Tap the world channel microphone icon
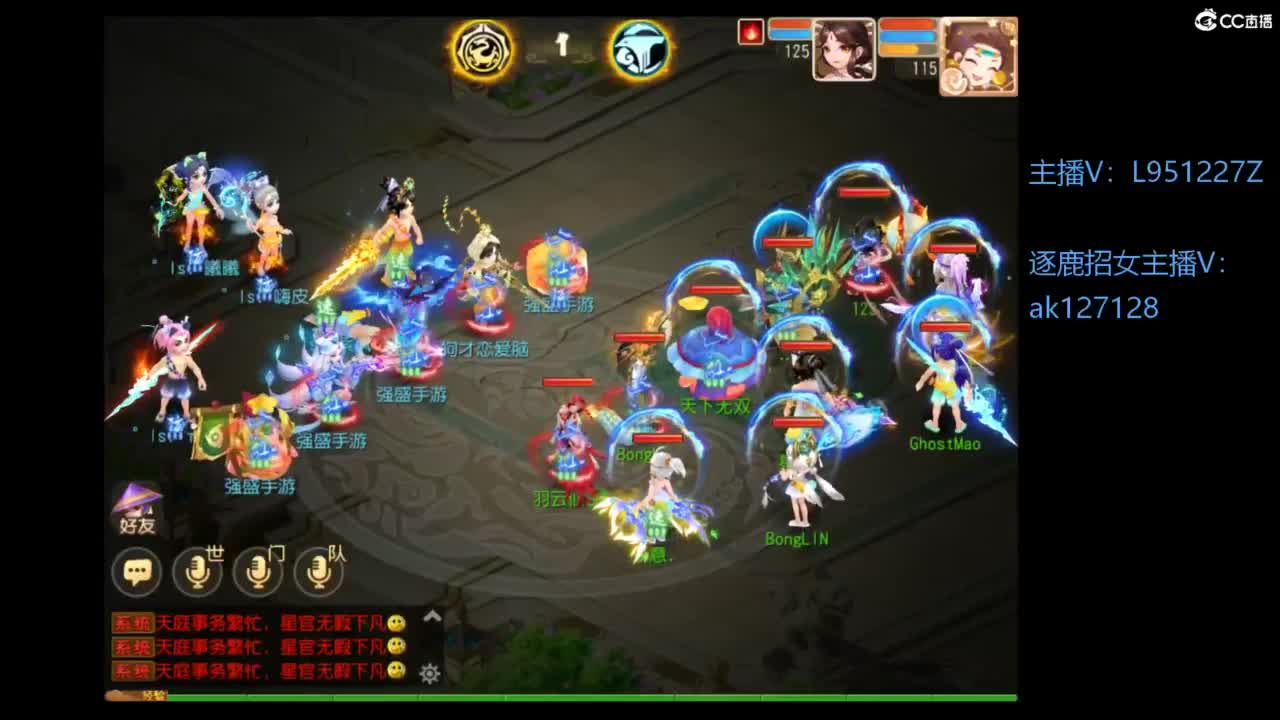This screenshot has height=720, width=1280. 198,570
